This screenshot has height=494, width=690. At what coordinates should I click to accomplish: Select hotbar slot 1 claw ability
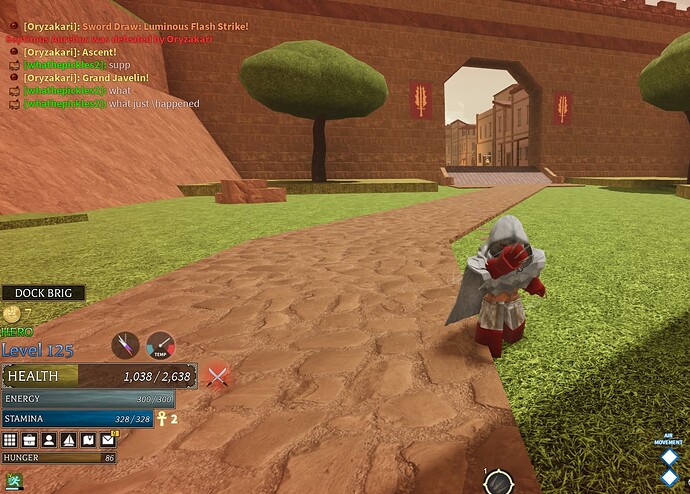[x=498, y=482]
